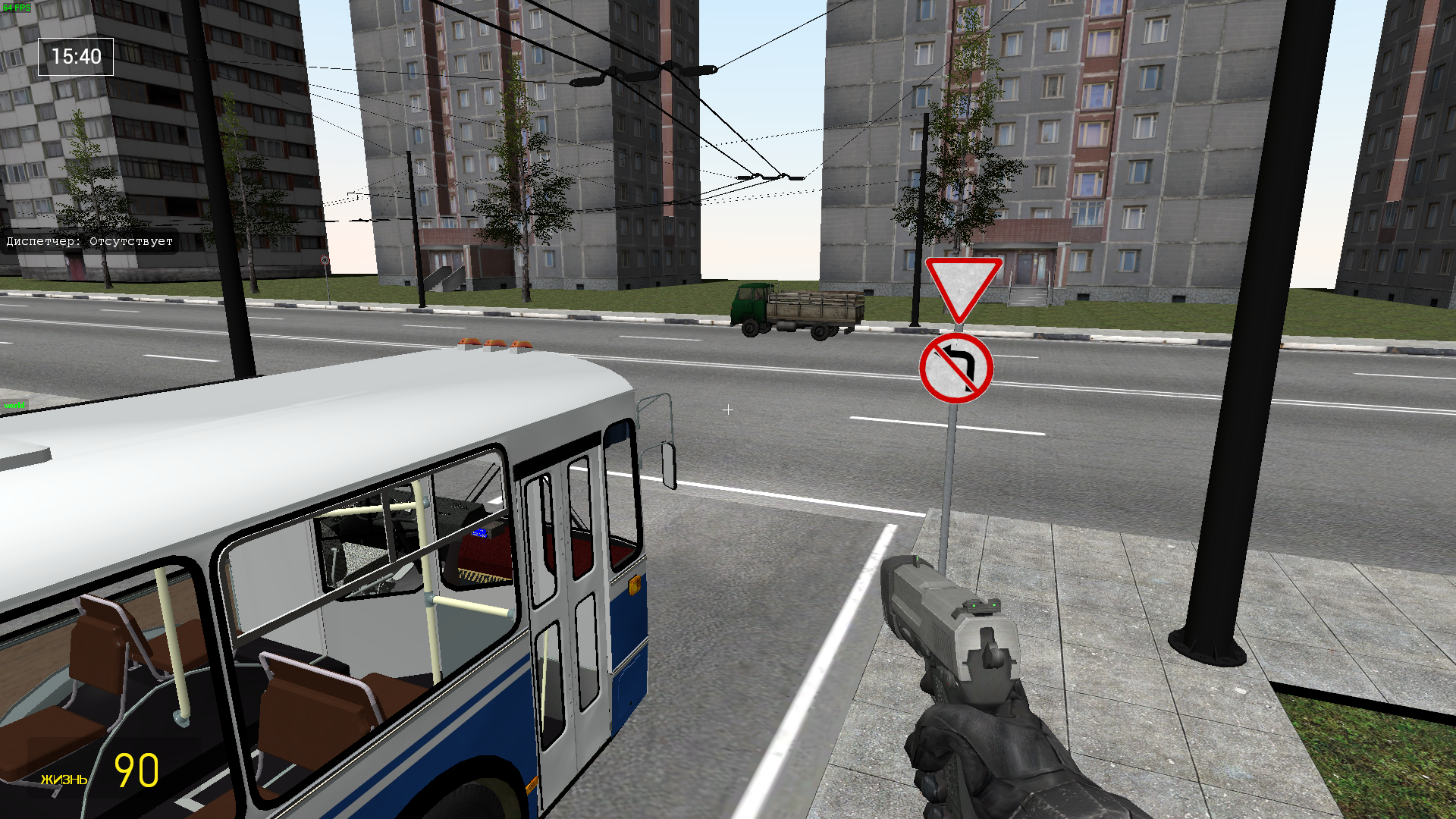Screen dimensions: 1456x819
Task: Click the crosshair in screen center
Action: pos(728,409)
